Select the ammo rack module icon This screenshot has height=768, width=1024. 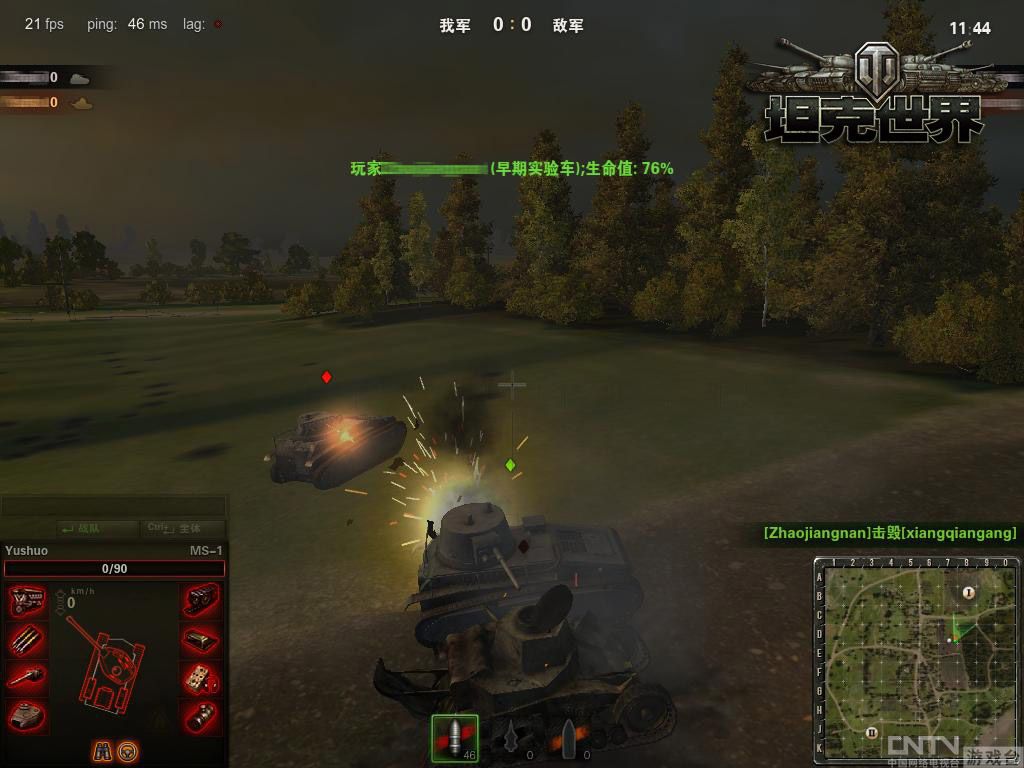(27, 640)
